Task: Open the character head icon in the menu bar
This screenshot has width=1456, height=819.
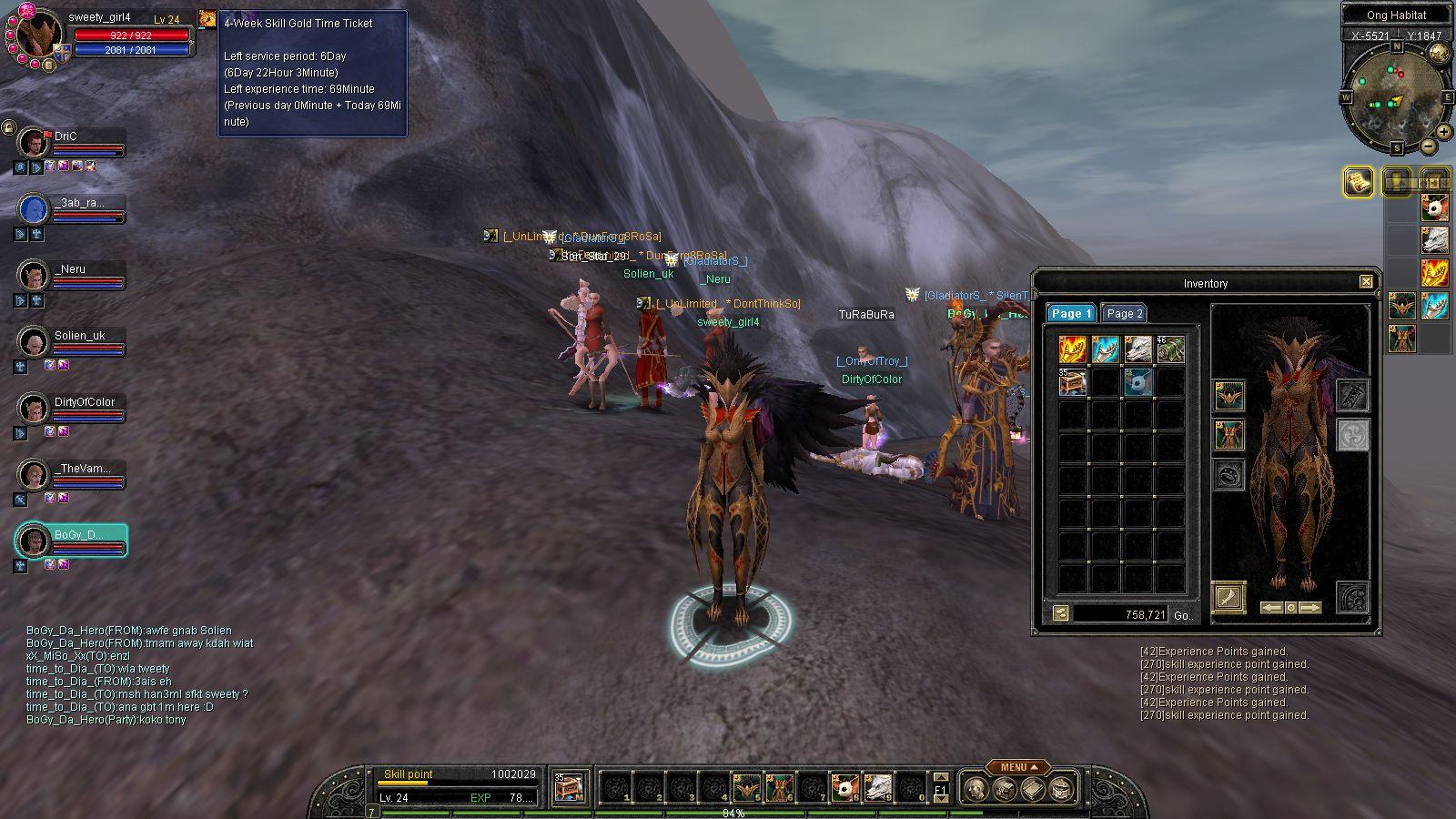Action: 976,788
